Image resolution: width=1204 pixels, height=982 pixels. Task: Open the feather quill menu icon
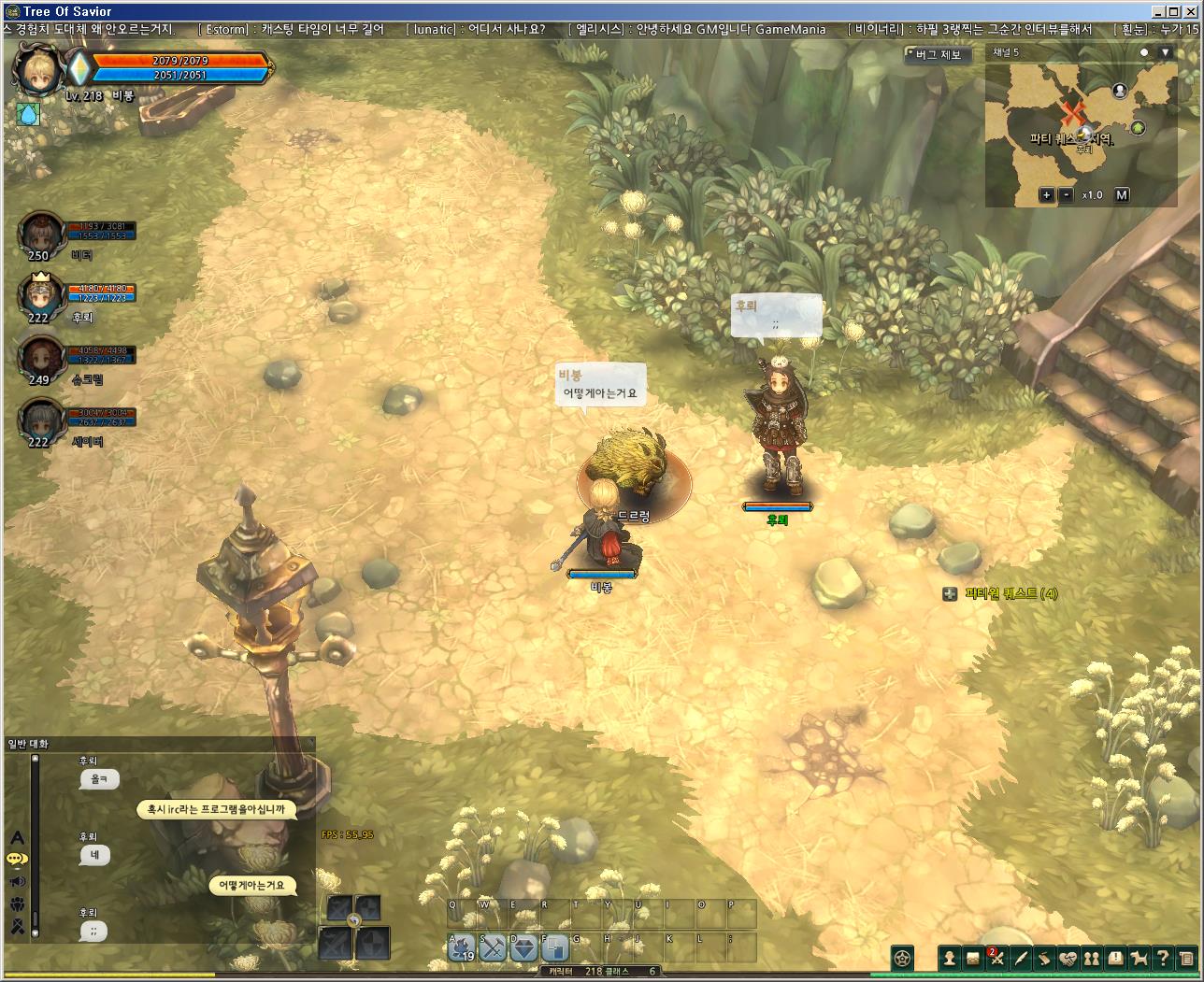[x=1021, y=958]
